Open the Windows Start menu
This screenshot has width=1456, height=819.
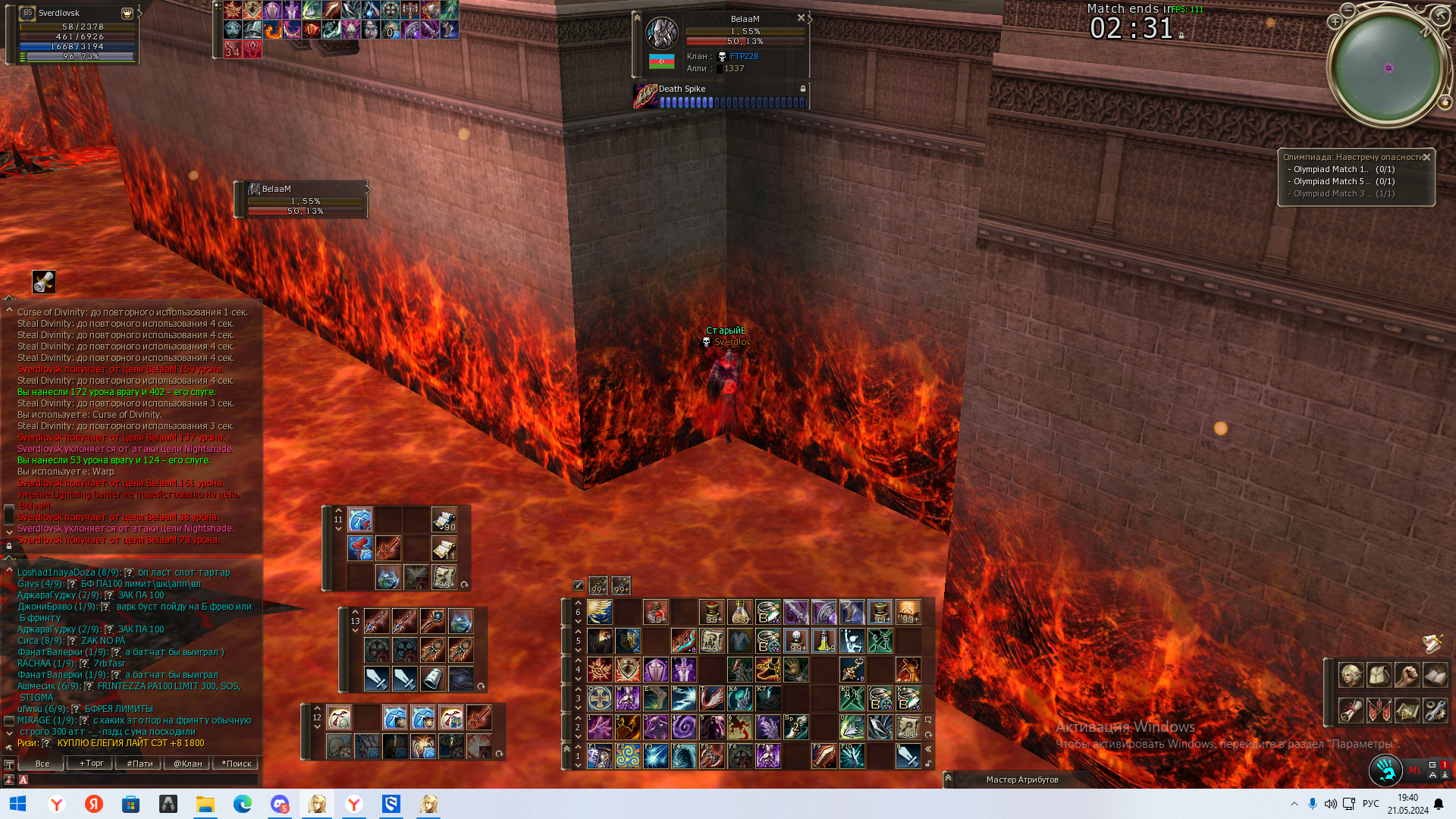(x=18, y=804)
